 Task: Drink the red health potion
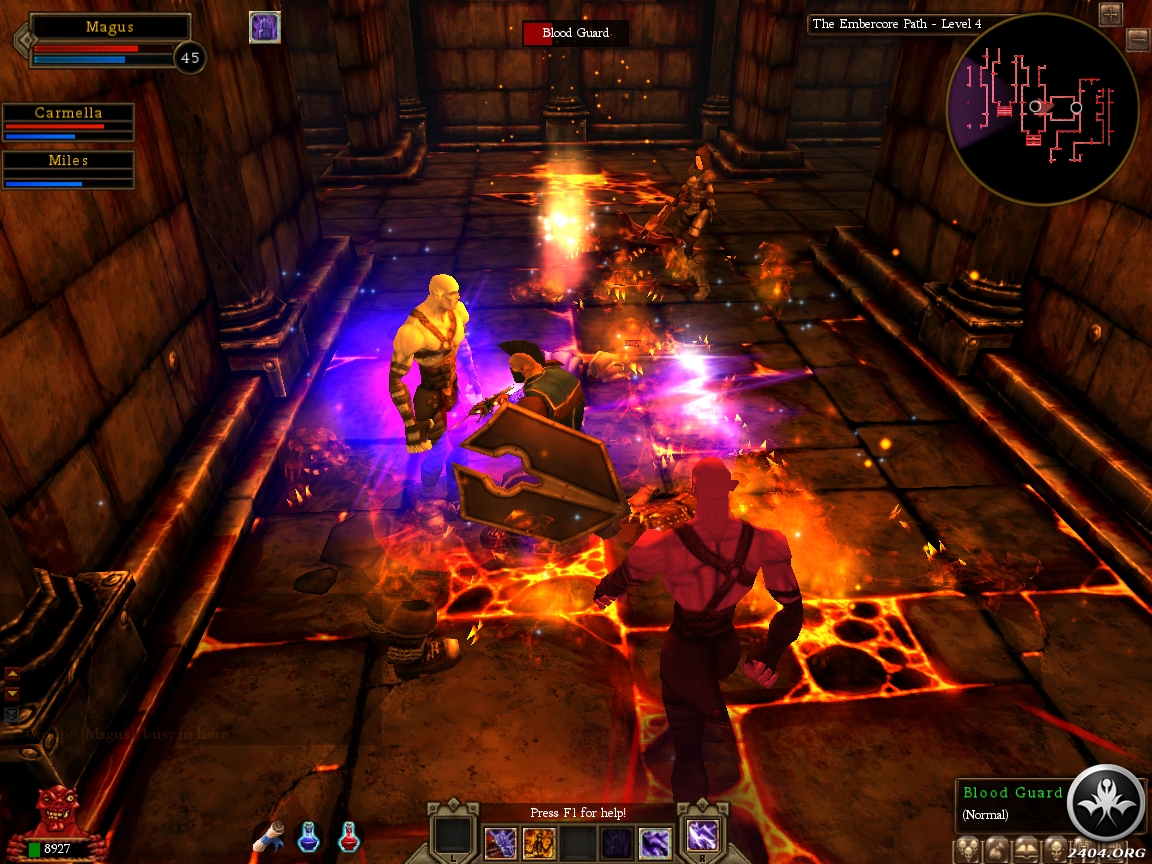pyautogui.click(x=348, y=837)
